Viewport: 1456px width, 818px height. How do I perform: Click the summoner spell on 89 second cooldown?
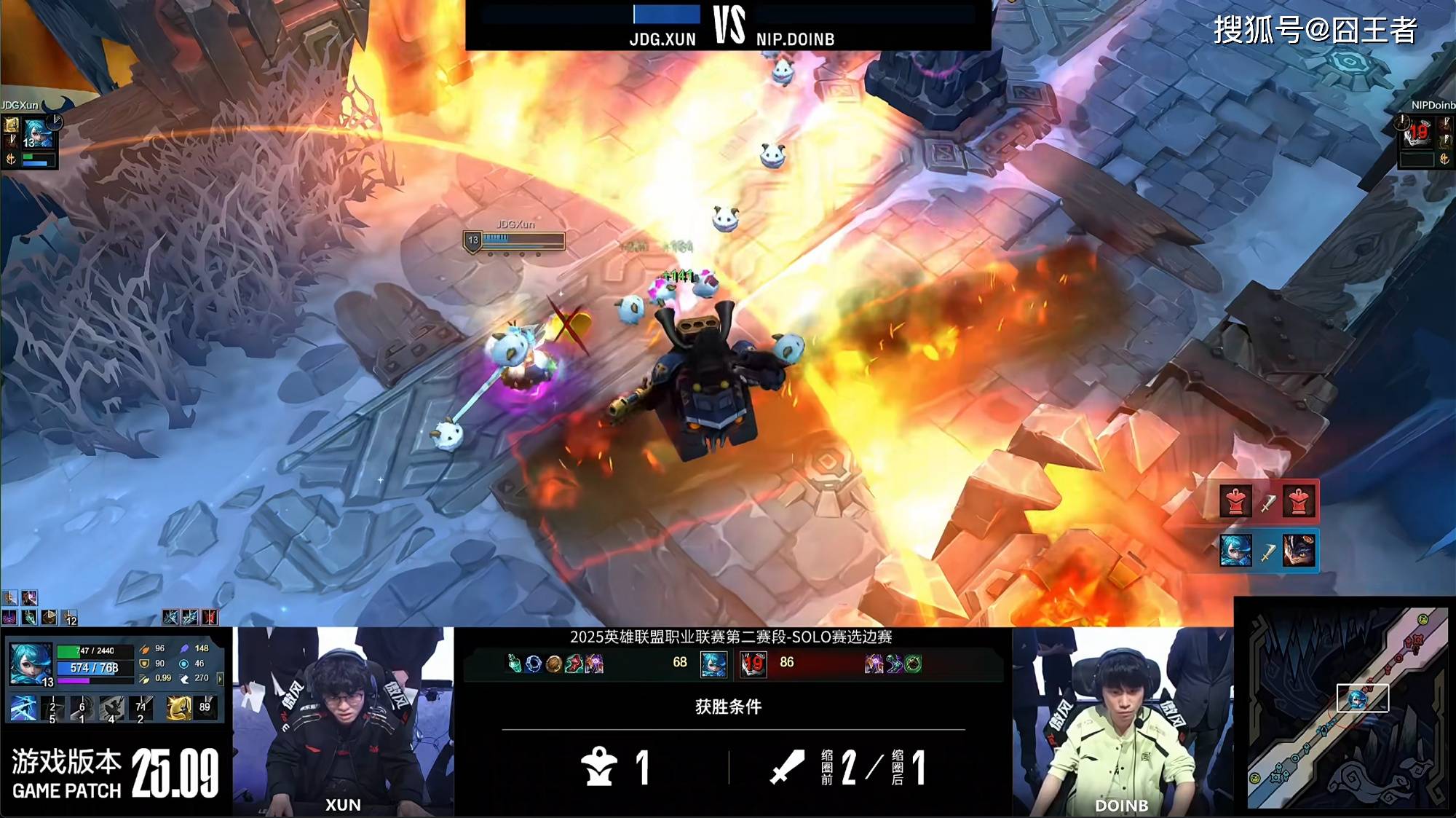point(205,707)
